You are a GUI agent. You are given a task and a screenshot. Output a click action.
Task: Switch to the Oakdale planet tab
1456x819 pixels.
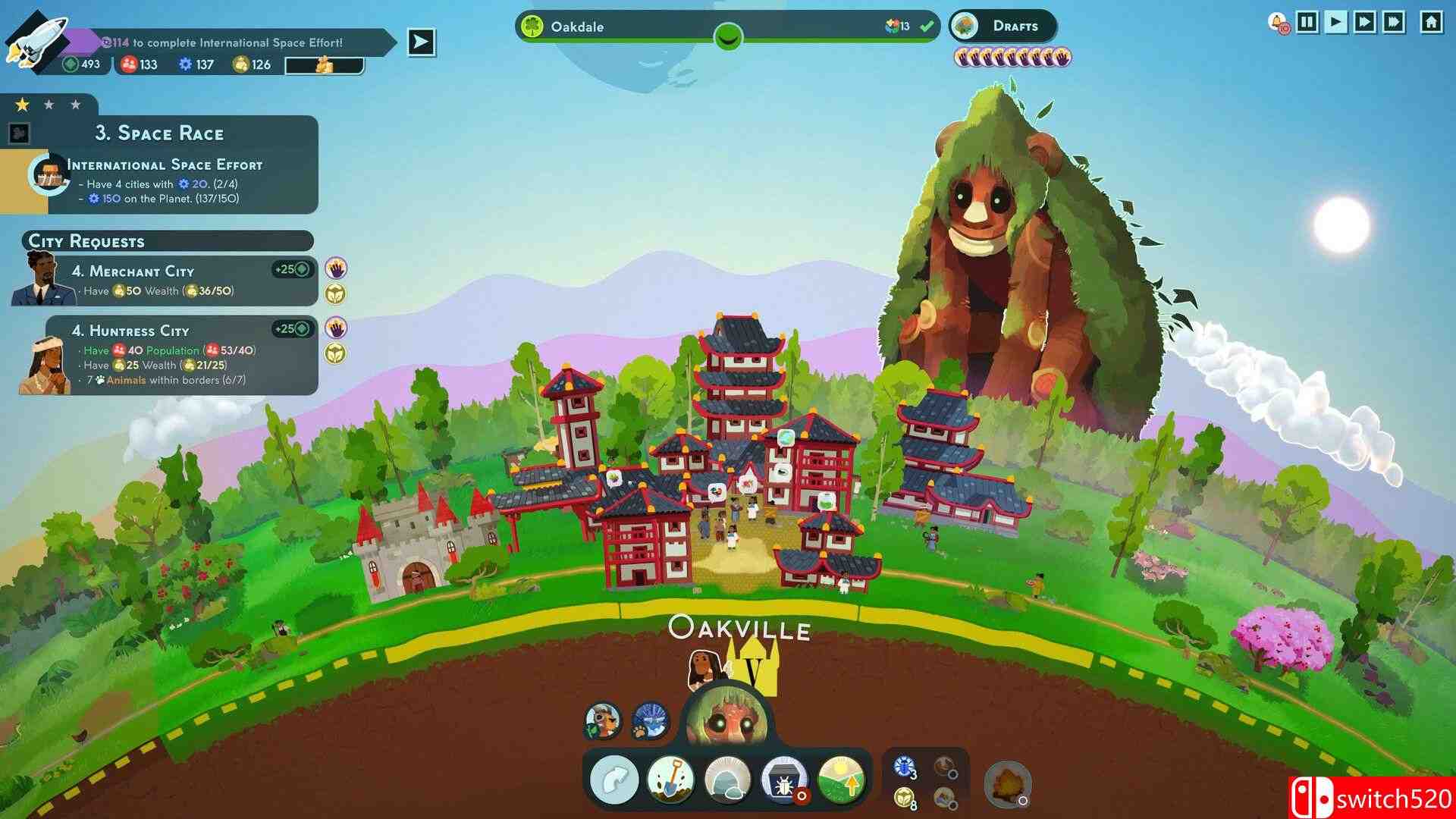point(579,26)
